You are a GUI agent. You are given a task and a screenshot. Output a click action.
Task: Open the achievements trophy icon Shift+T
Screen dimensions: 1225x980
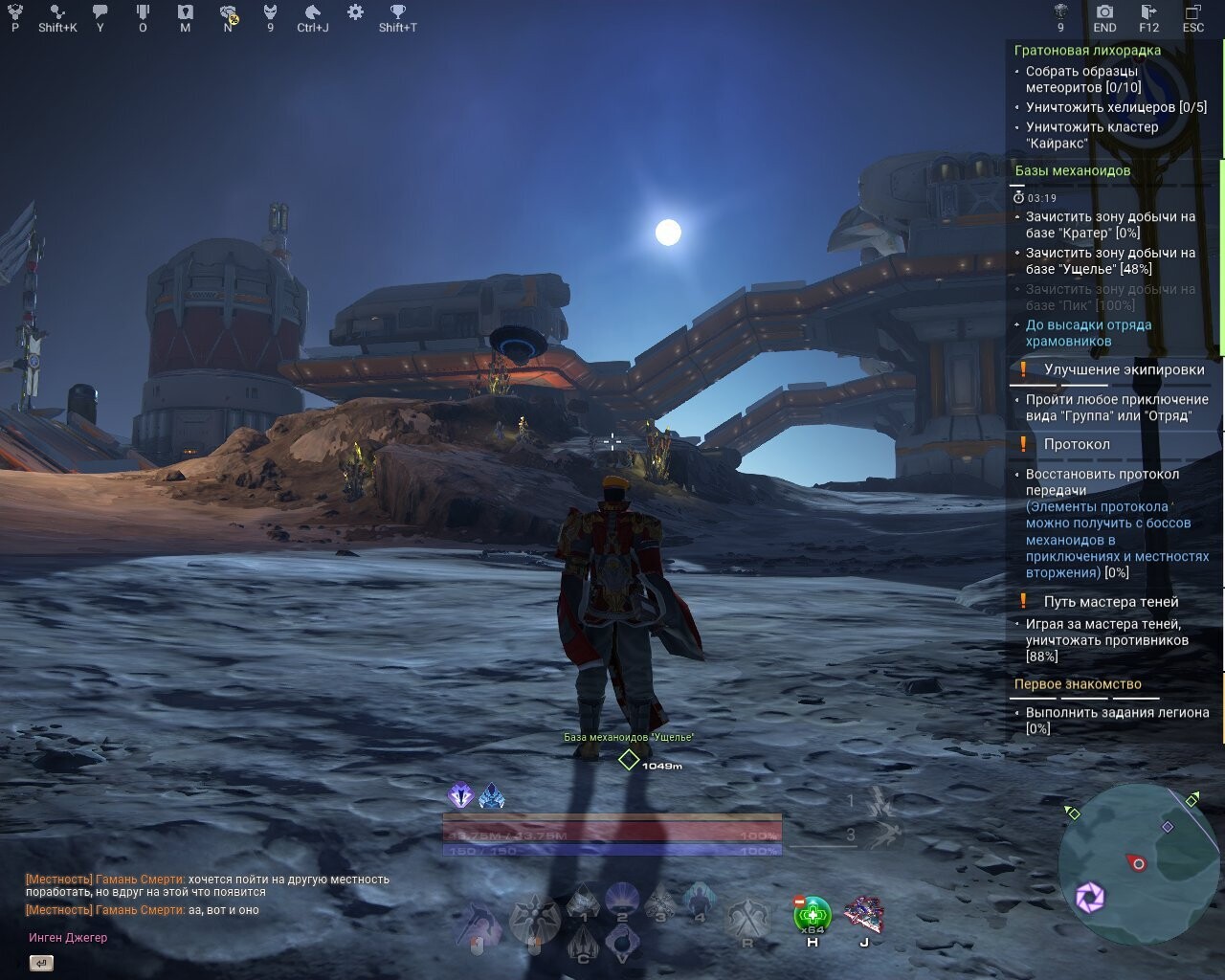[x=395, y=13]
